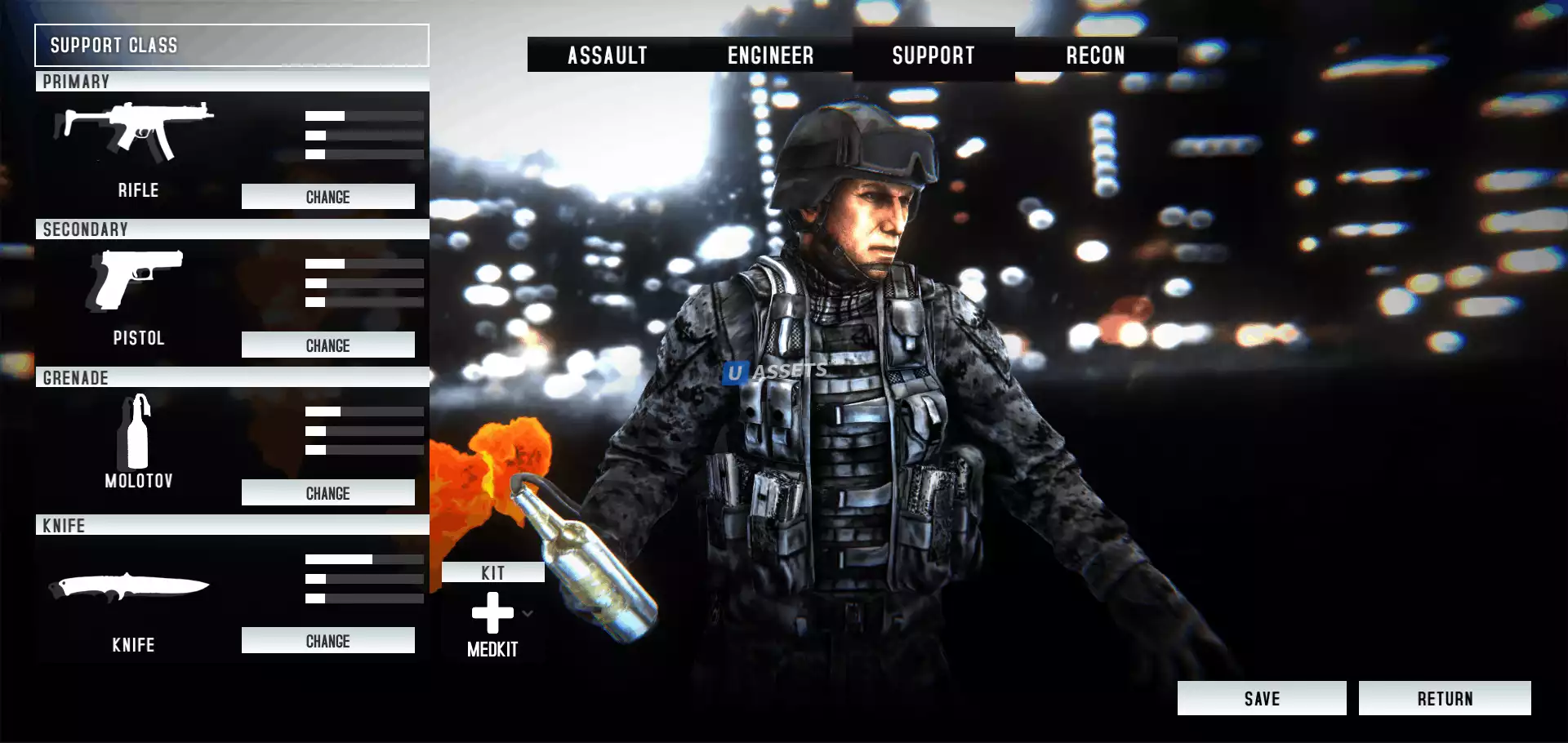
Task: Return to the previous menu
Action: [x=1445, y=699]
